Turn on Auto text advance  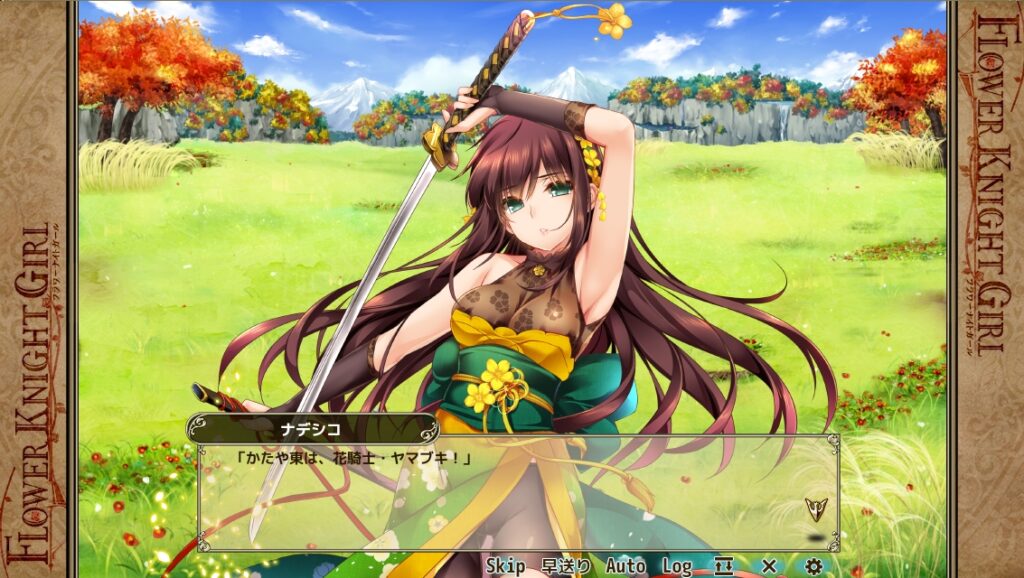tap(625, 566)
